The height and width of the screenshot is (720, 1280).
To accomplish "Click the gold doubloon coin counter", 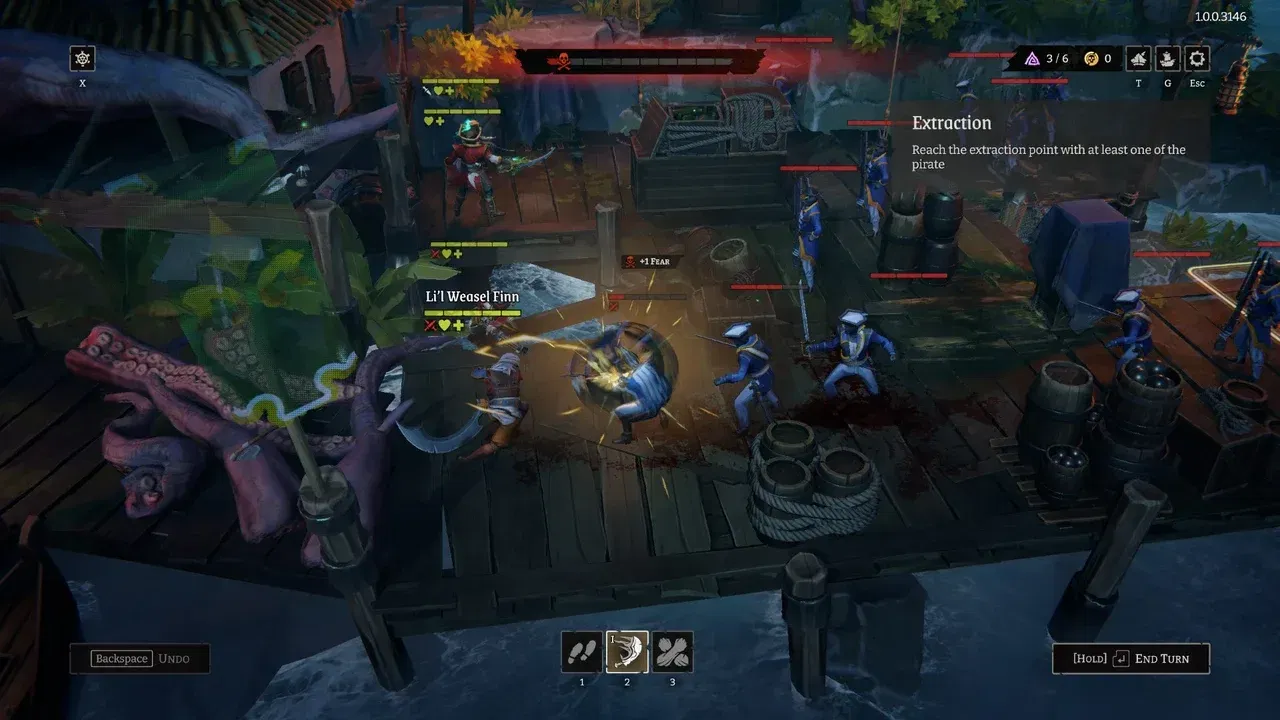I will point(1093,58).
